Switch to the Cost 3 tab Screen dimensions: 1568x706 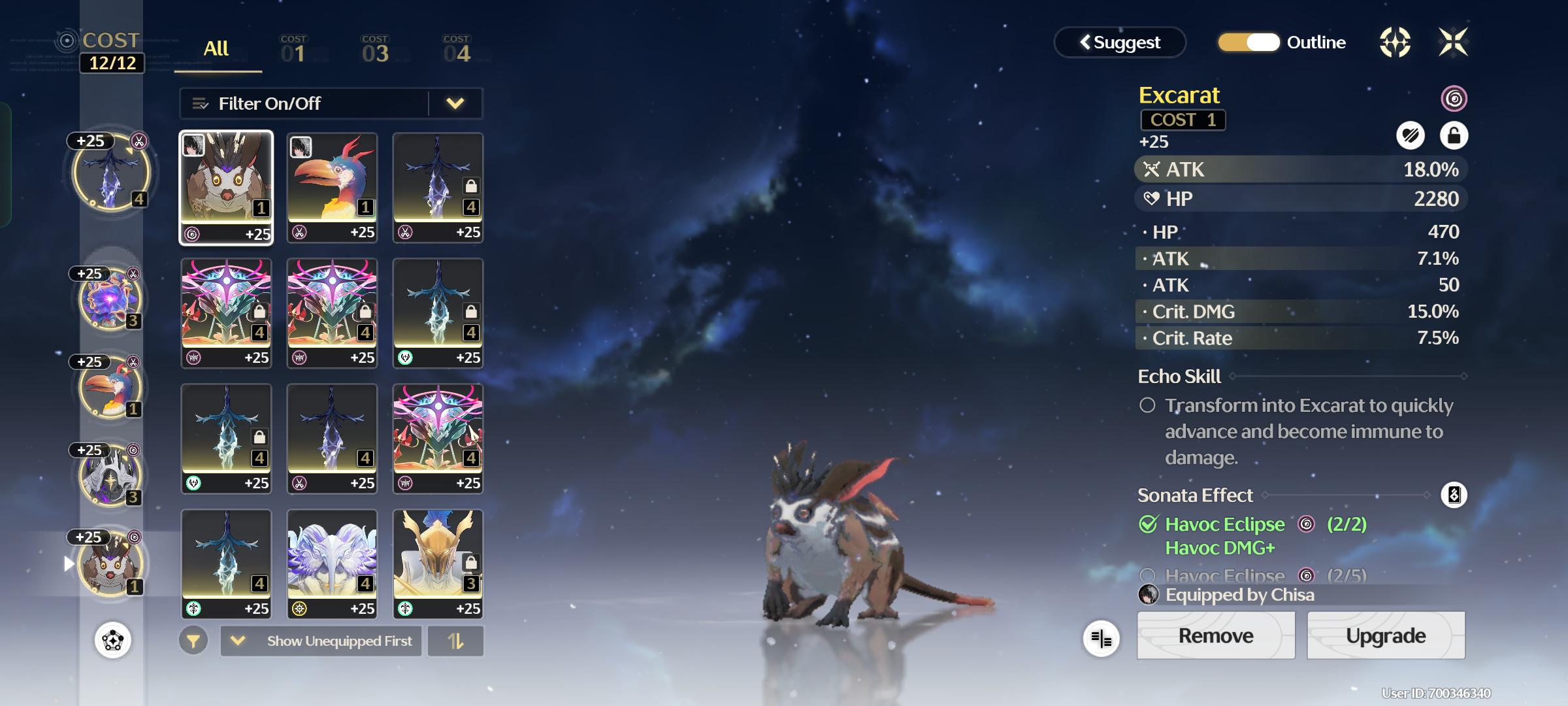tap(375, 50)
